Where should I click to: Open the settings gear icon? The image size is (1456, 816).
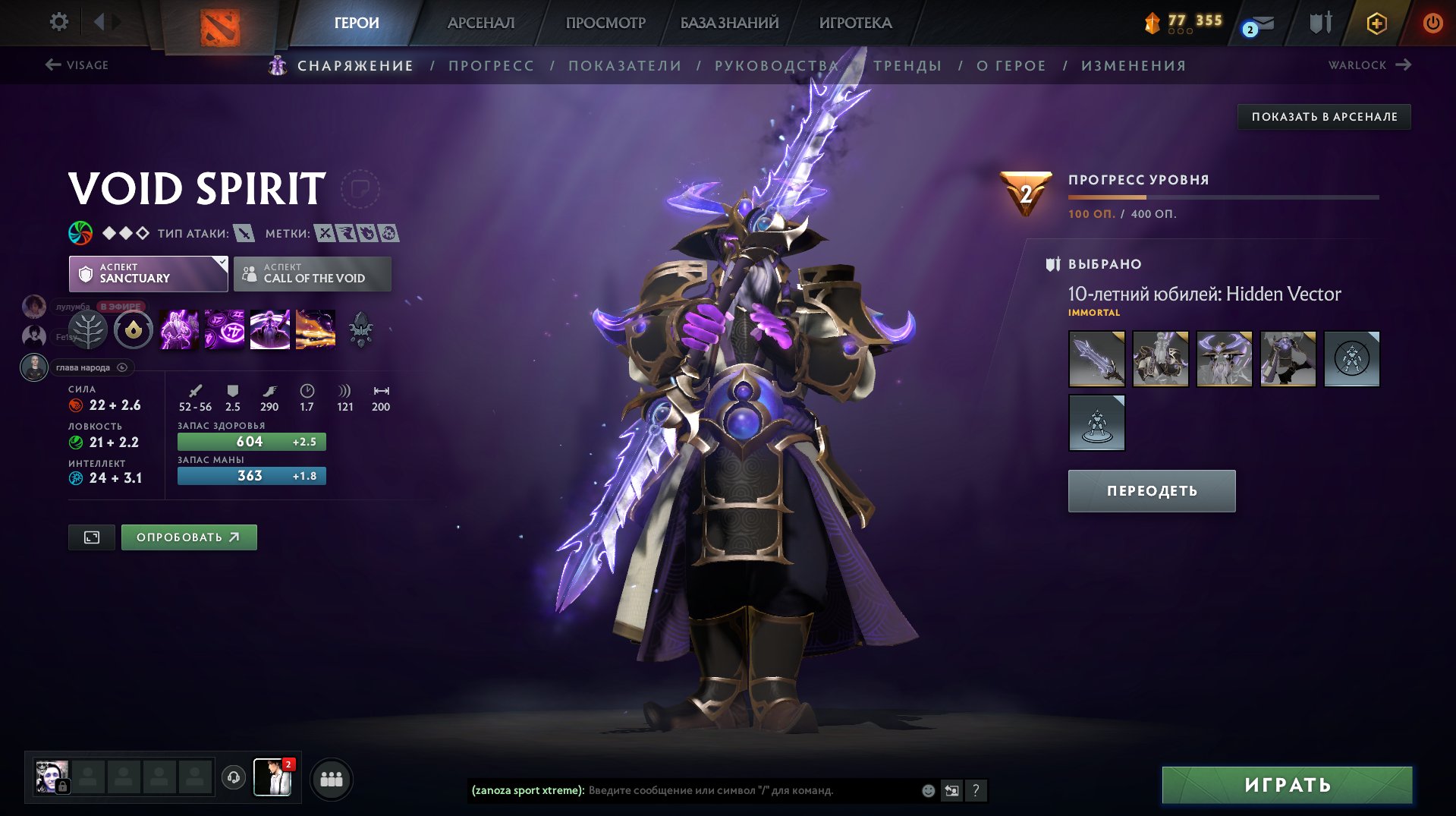point(59,22)
